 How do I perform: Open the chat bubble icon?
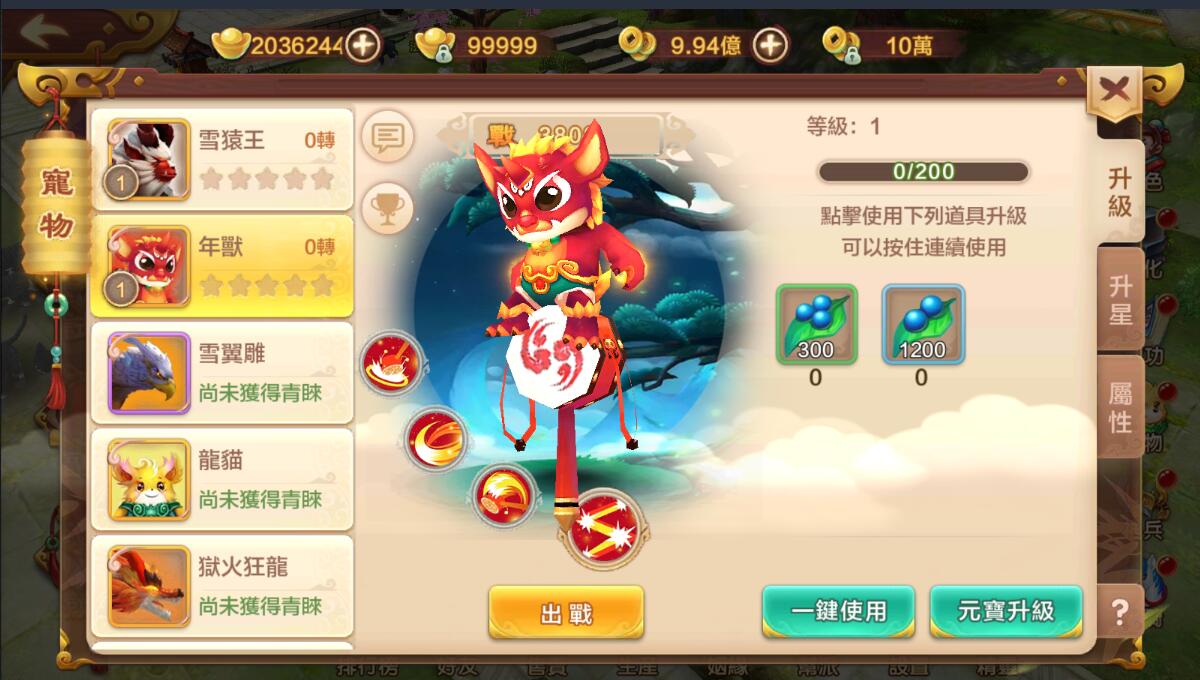click(x=387, y=137)
